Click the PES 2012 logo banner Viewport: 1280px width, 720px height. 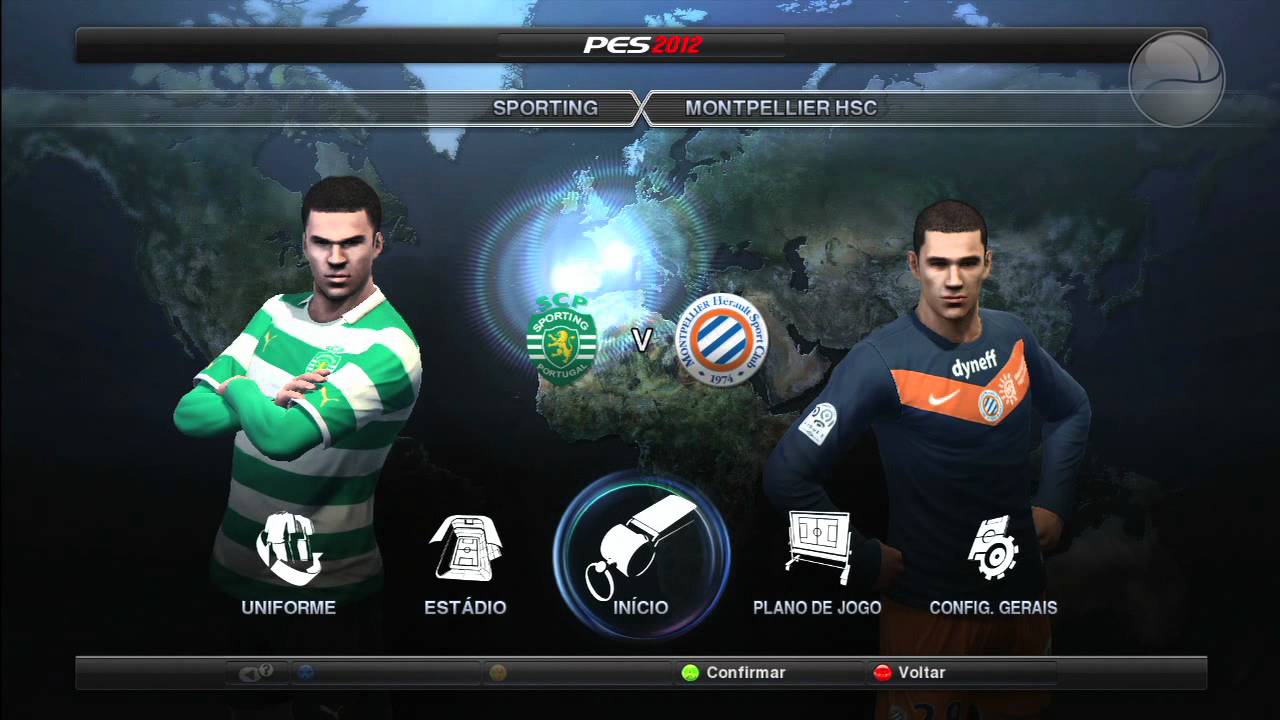[640, 44]
